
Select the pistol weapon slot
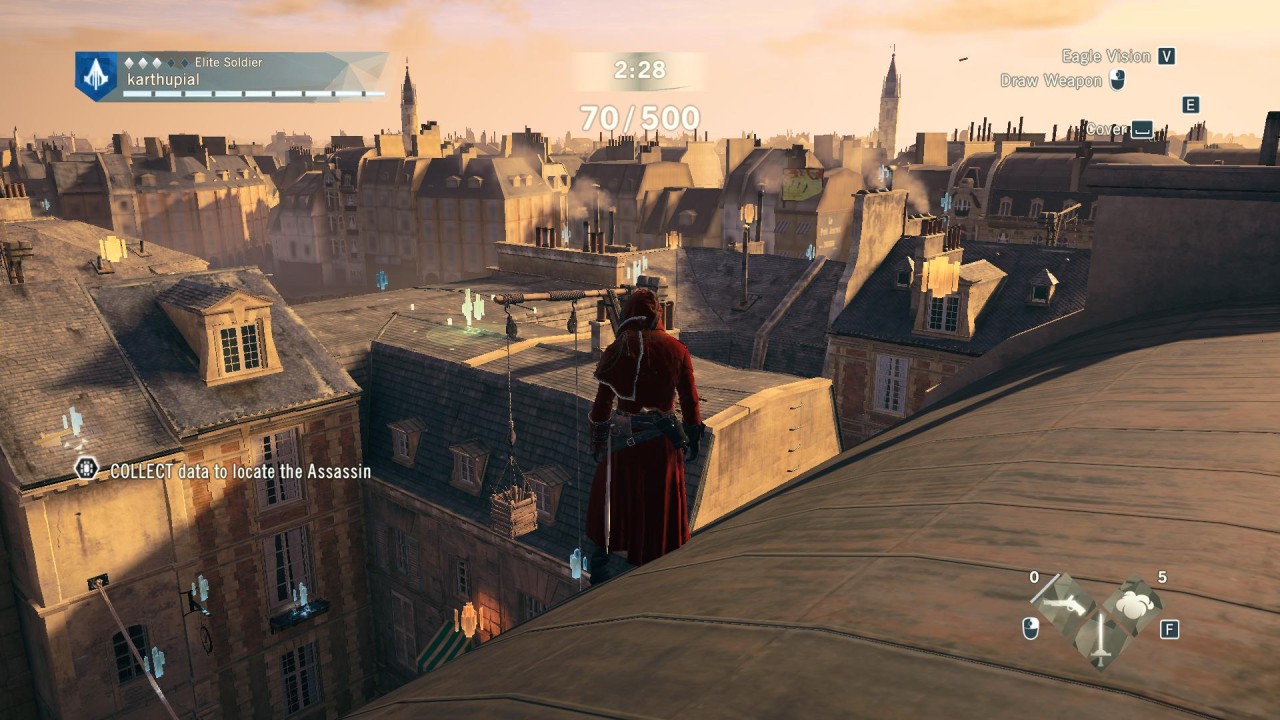pyautogui.click(x=1062, y=602)
